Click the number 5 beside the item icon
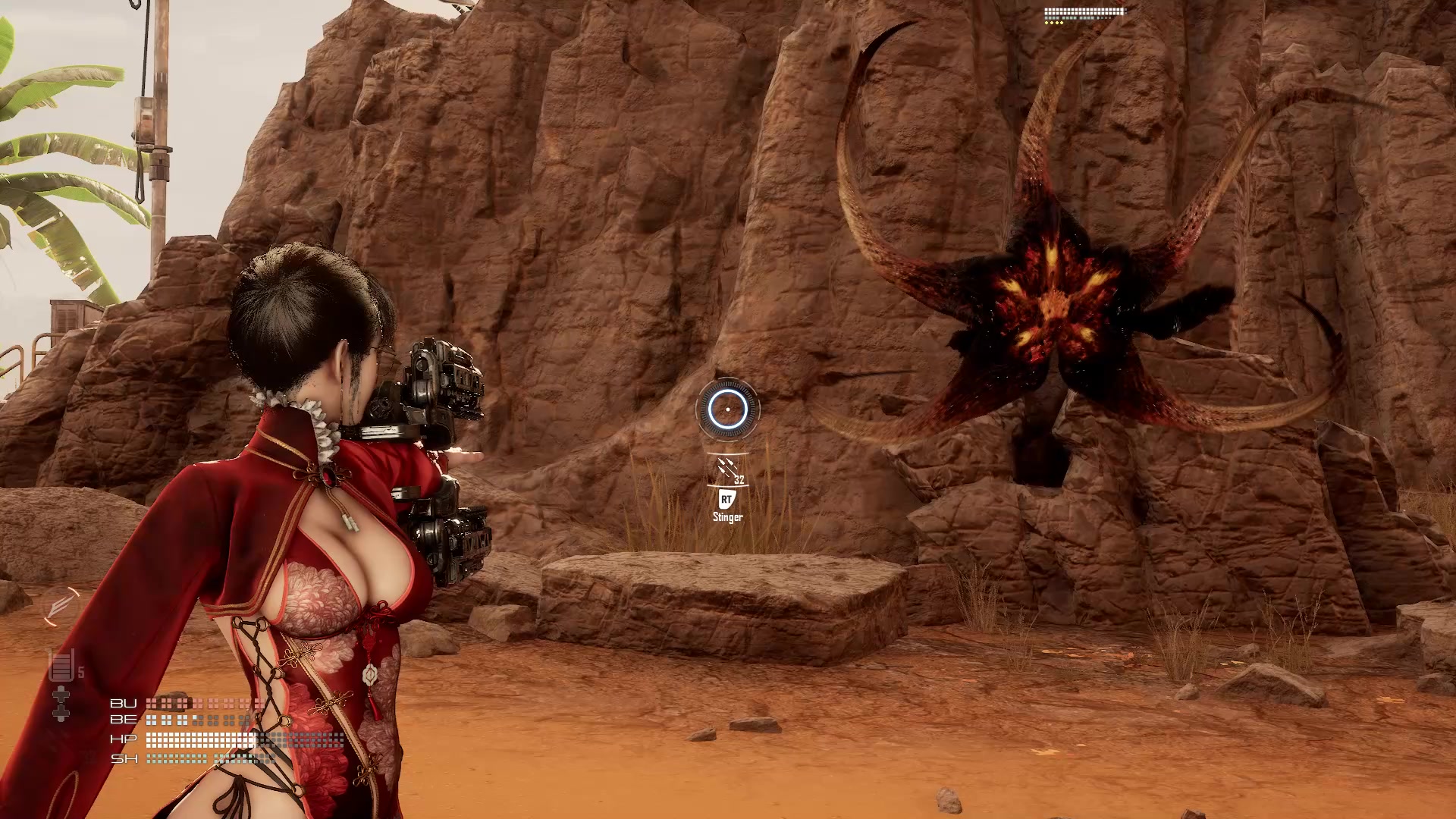This screenshot has height=819, width=1456. pyautogui.click(x=80, y=671)
